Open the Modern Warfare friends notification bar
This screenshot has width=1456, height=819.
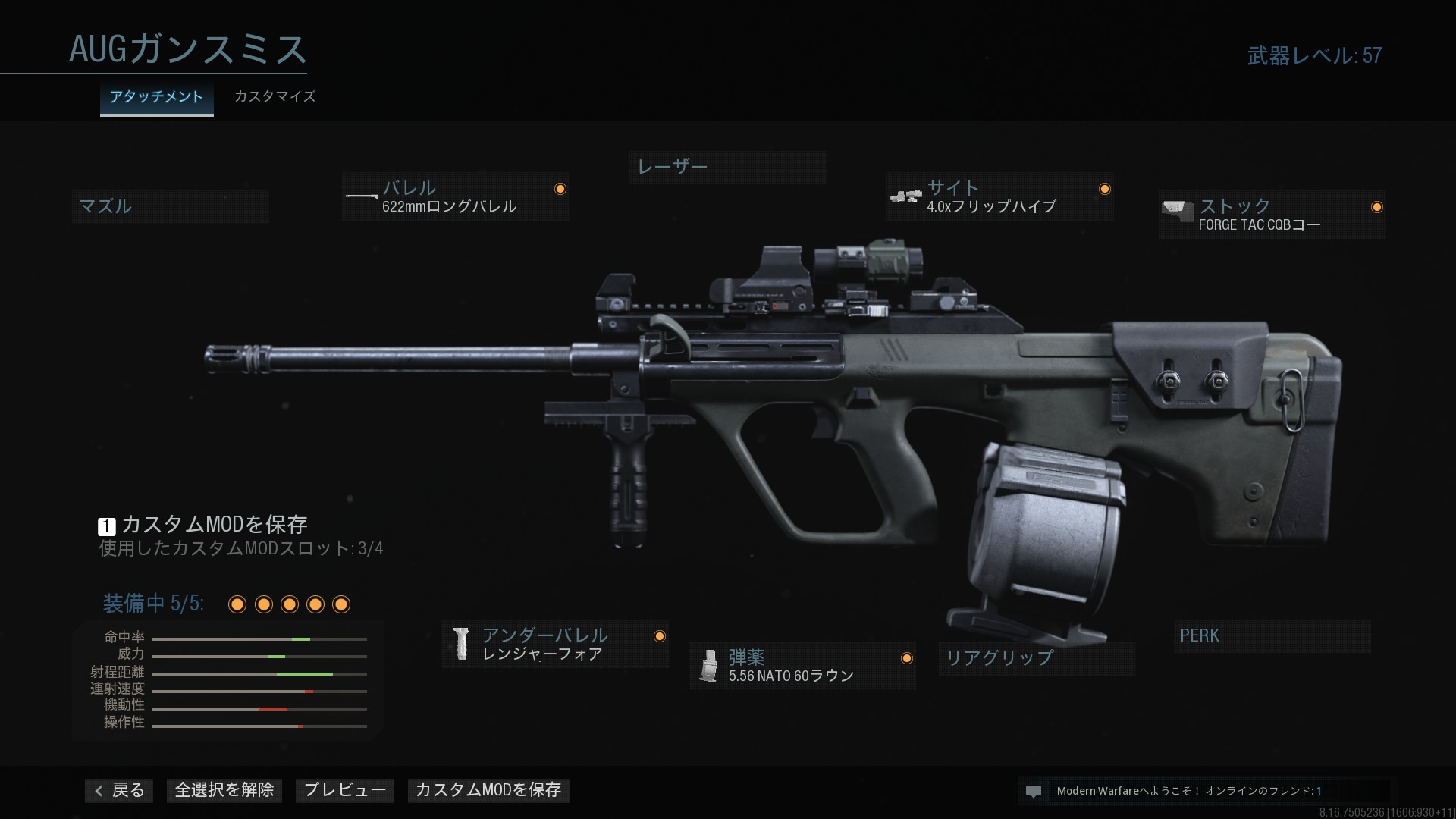1206,791
